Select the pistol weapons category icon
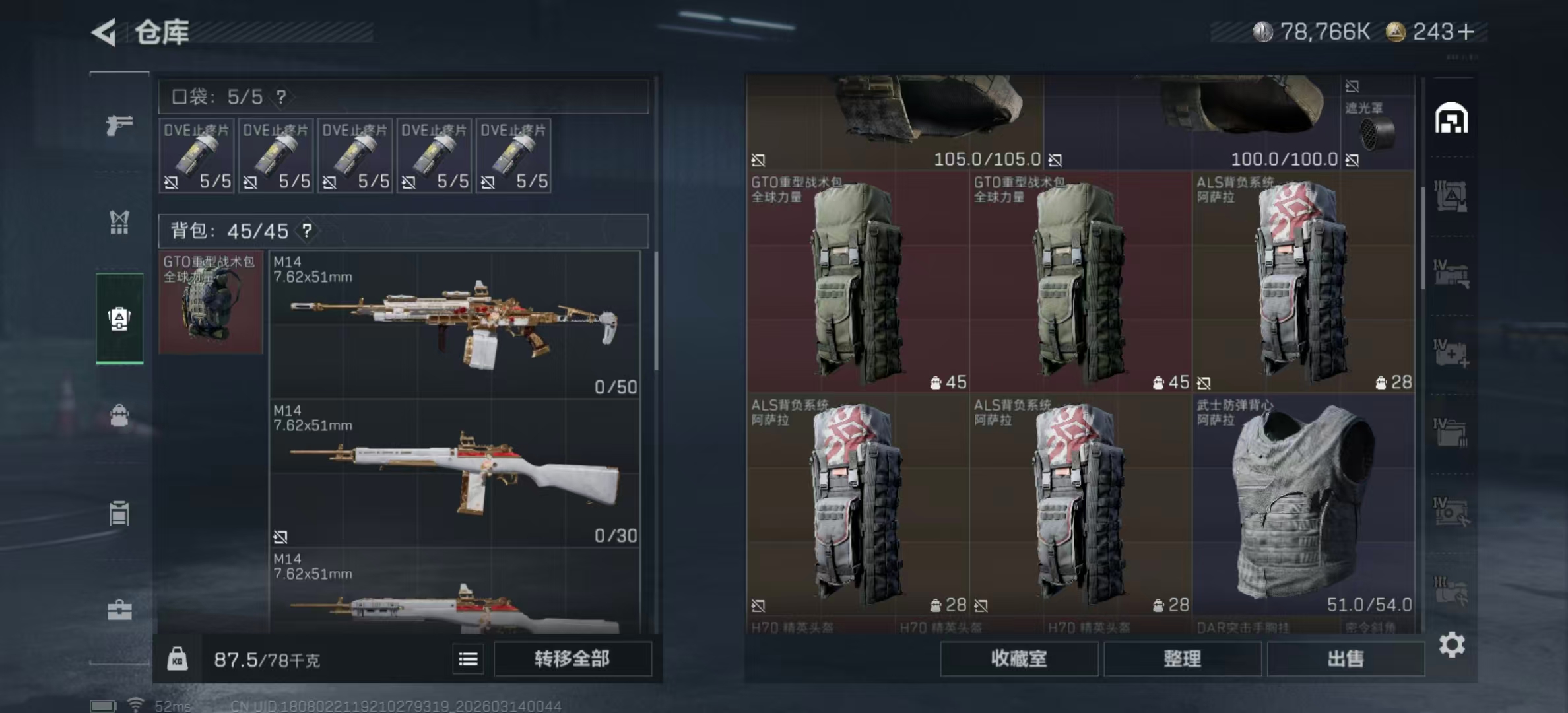The width and height of the screenshot is (1568, 713). 119,125
